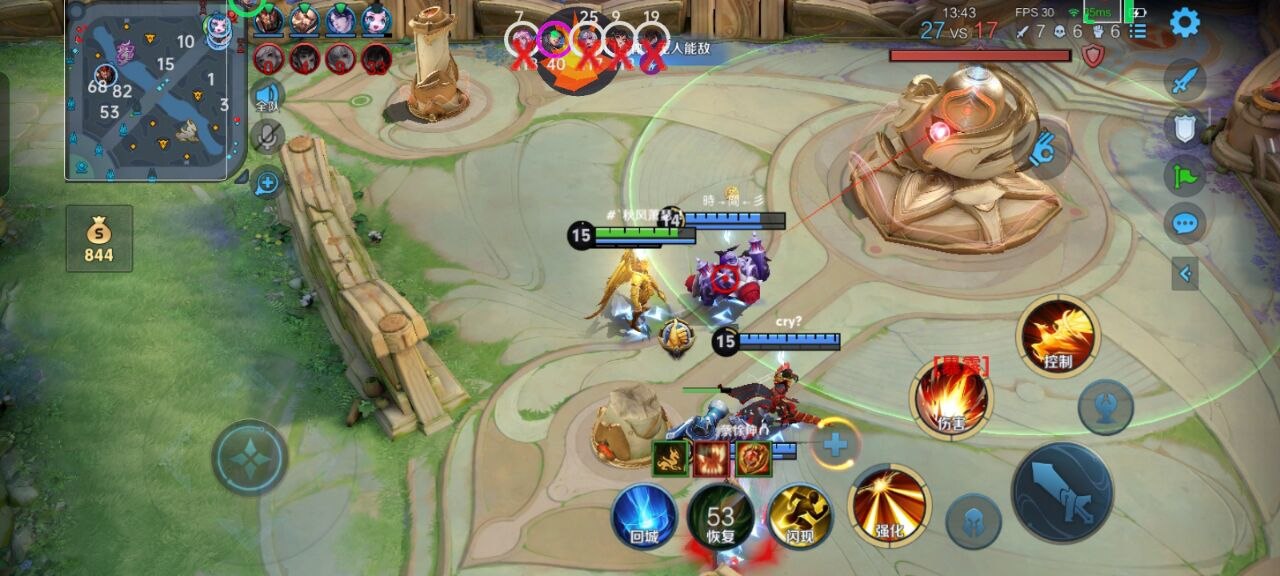
Task: Use the 强化 enhance skill
Action: click(x=888, y=504)
